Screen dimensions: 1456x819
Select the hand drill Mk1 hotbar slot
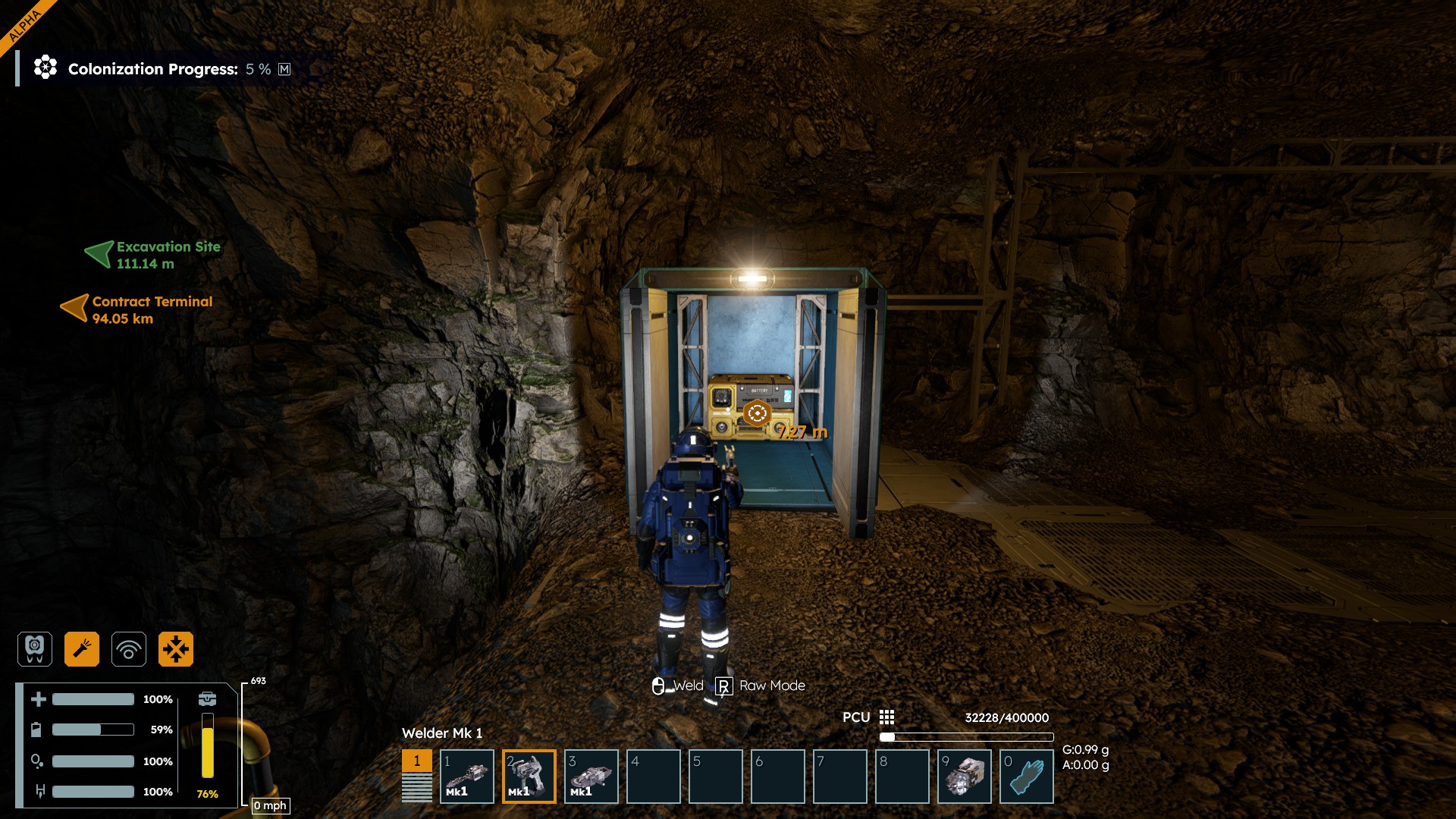(x=466, y=777)
